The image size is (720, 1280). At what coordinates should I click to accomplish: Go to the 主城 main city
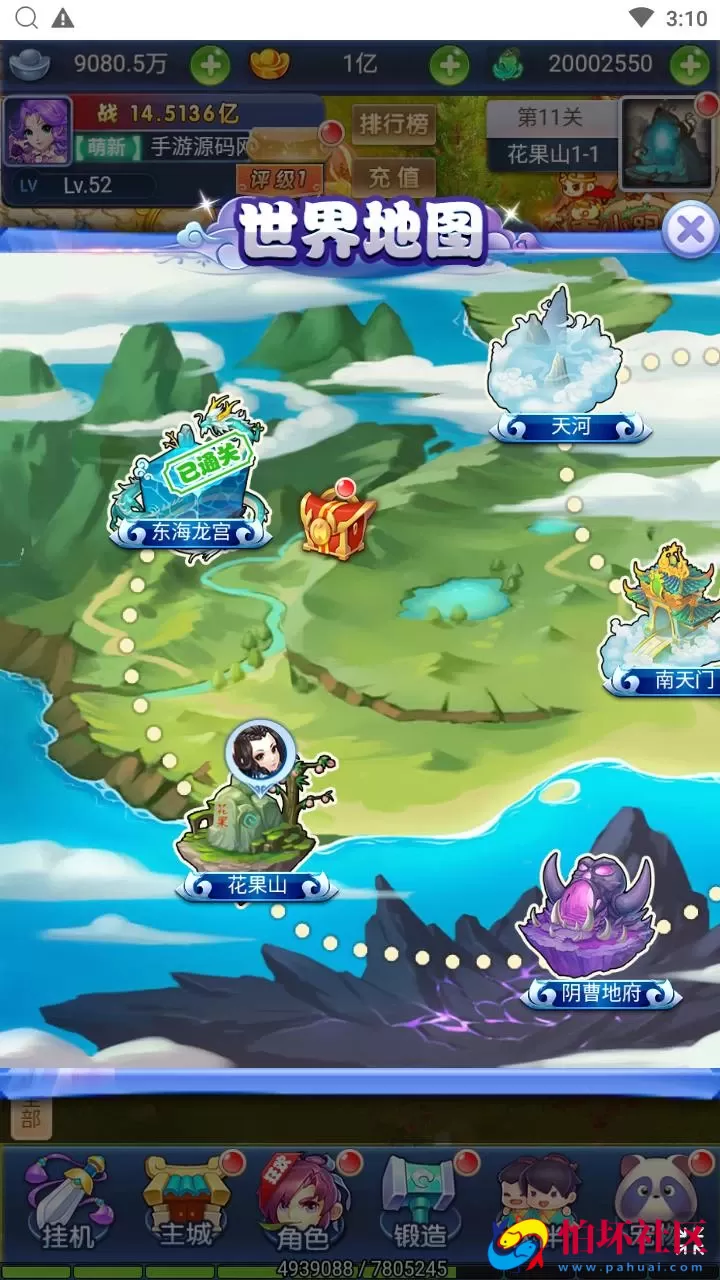tap(186, 1203)
